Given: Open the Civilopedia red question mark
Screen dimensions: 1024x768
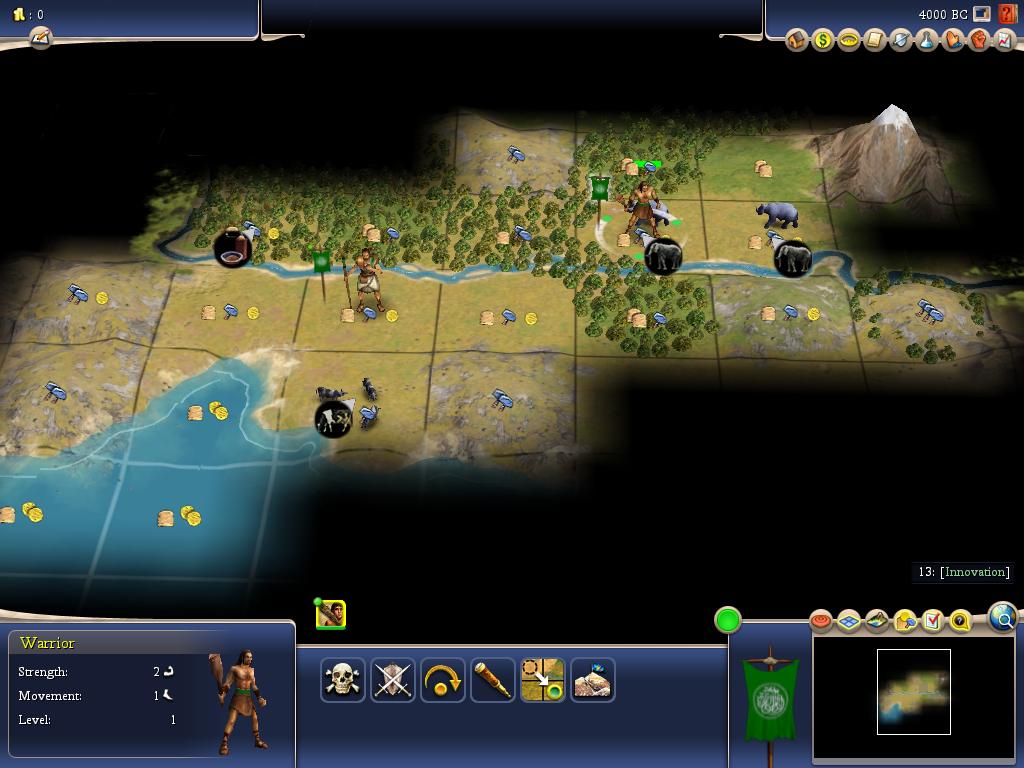Looking at the screenshot, I should click(x=1007, y=15).
